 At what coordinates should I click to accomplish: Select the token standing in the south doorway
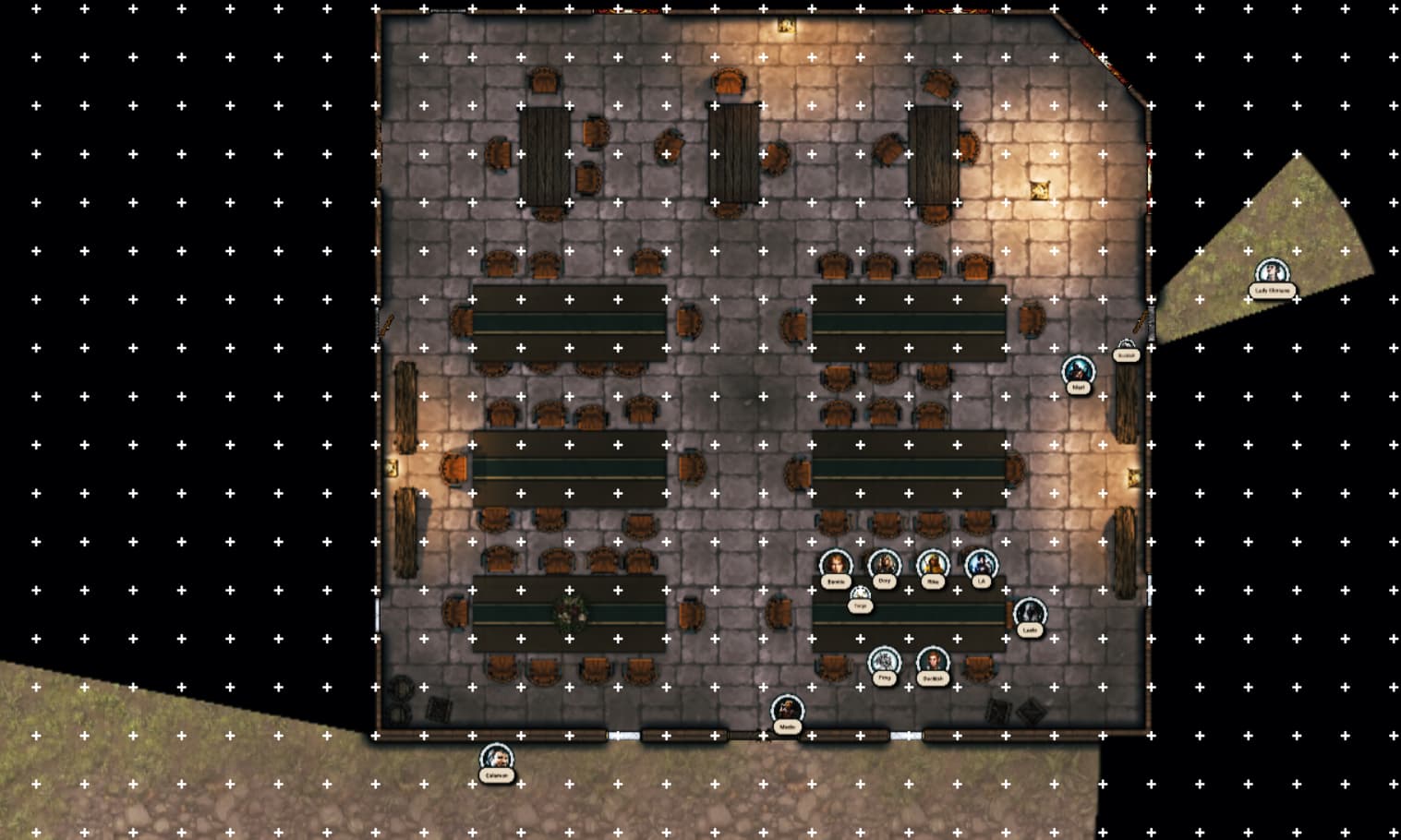787,711
